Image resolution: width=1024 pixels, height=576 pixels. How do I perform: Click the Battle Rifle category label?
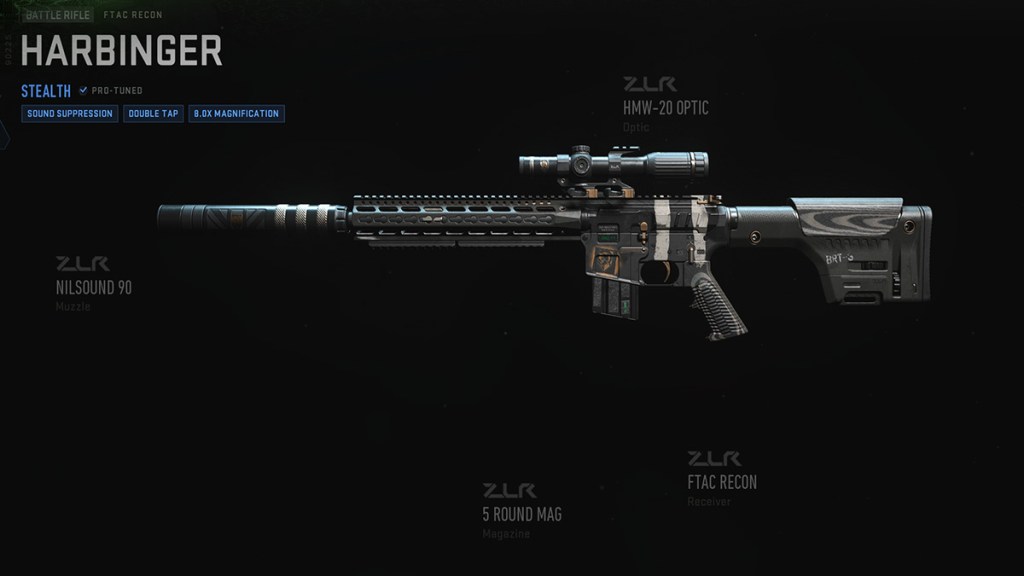pos(58,16)
